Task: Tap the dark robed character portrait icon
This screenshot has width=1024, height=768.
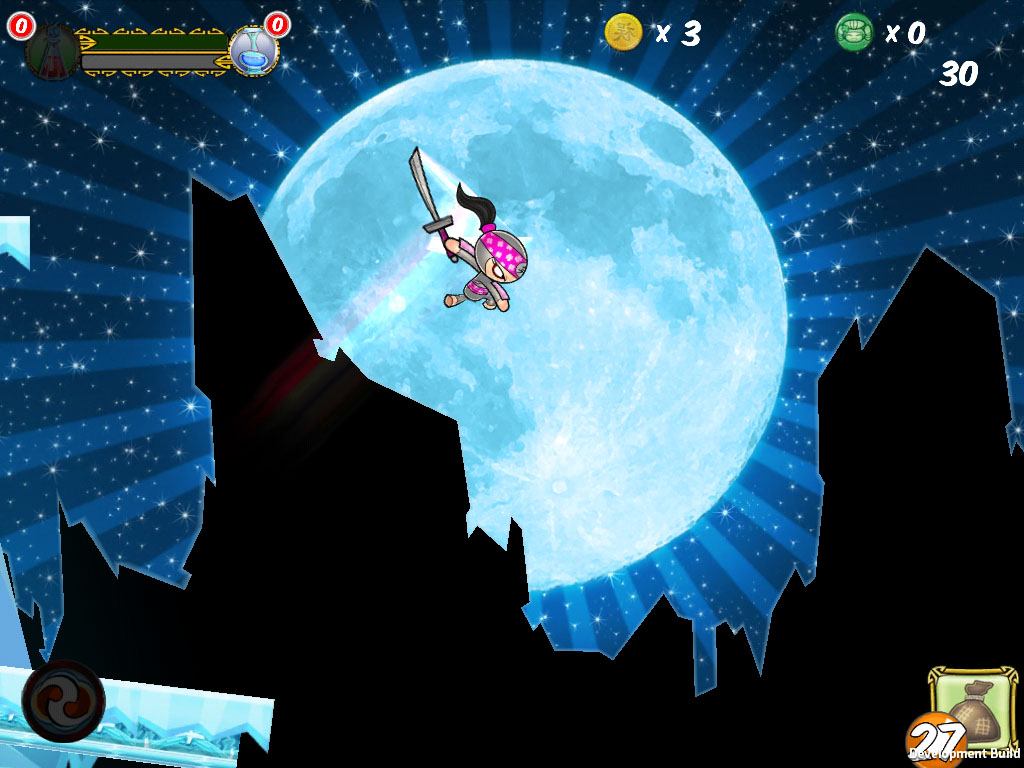Action: tap(51, 50)
